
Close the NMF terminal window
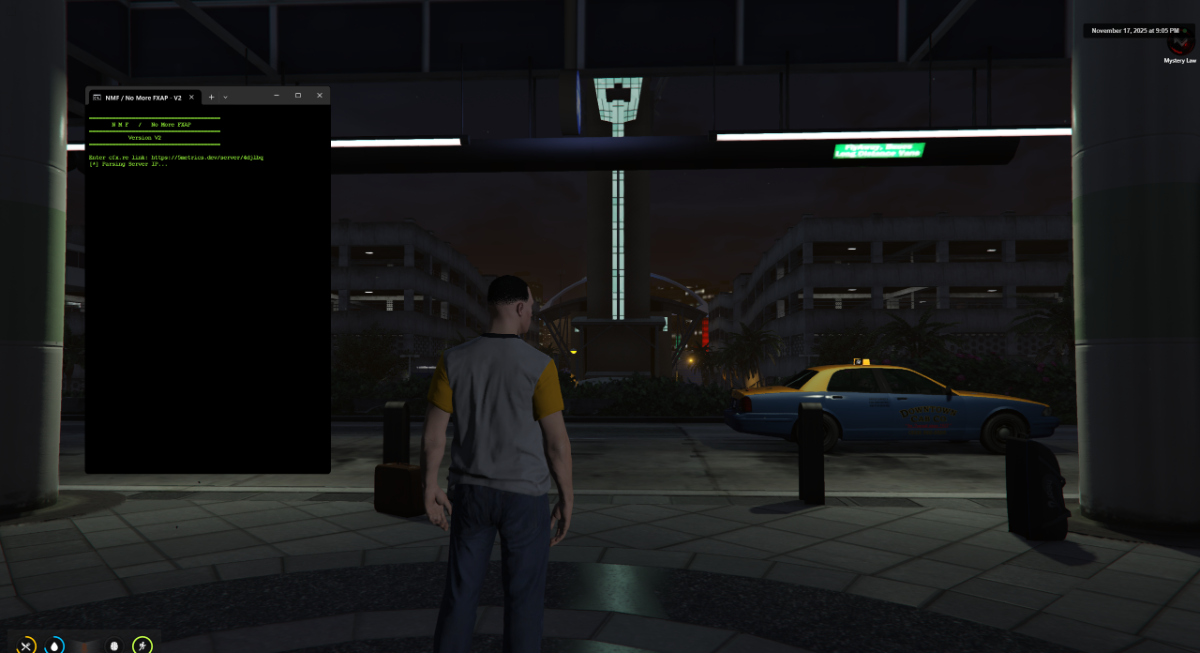pyautogui.click(x=319, y=96)
